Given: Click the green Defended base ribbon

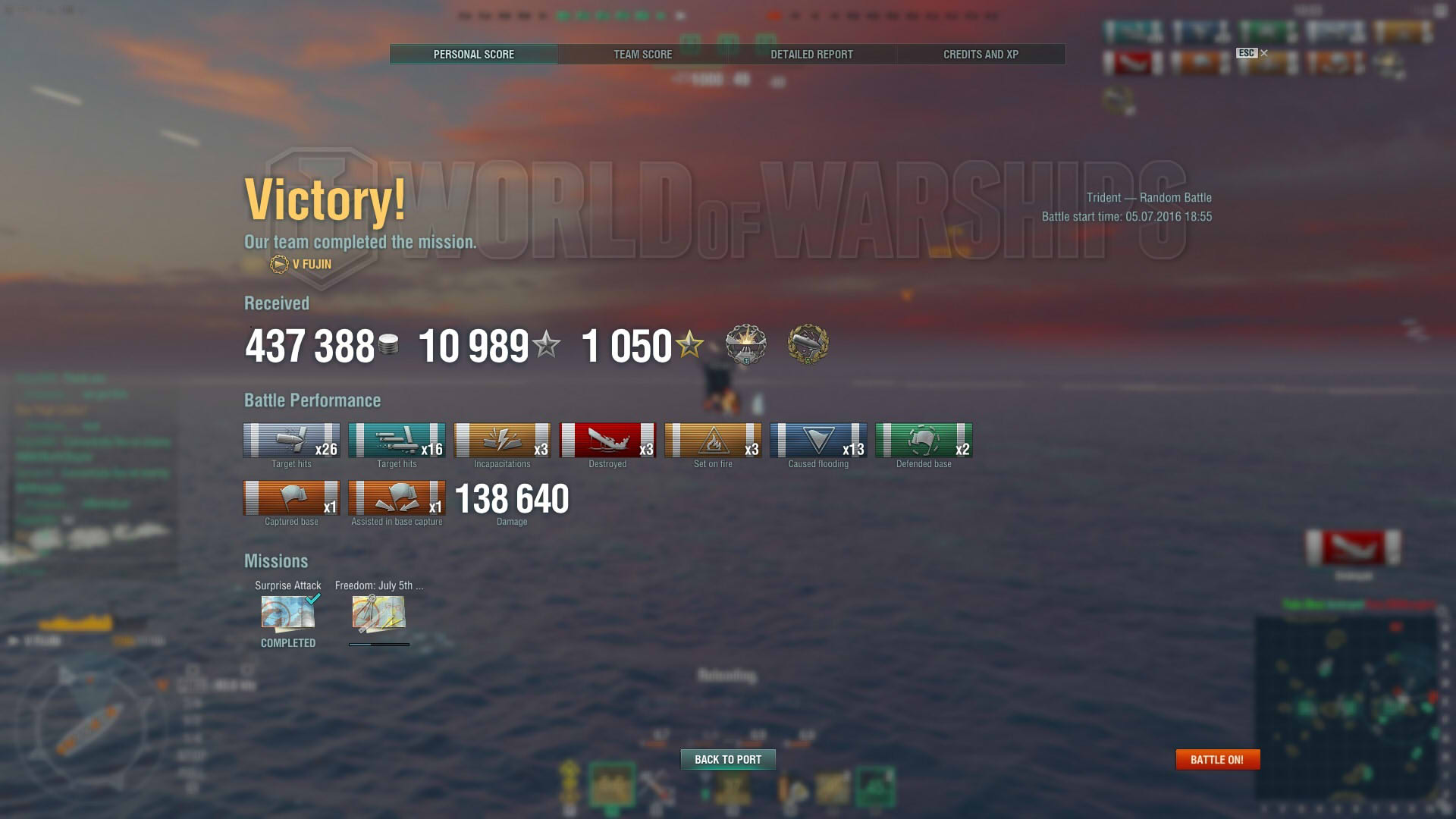Looking at the screenshot, I should 924,441.
